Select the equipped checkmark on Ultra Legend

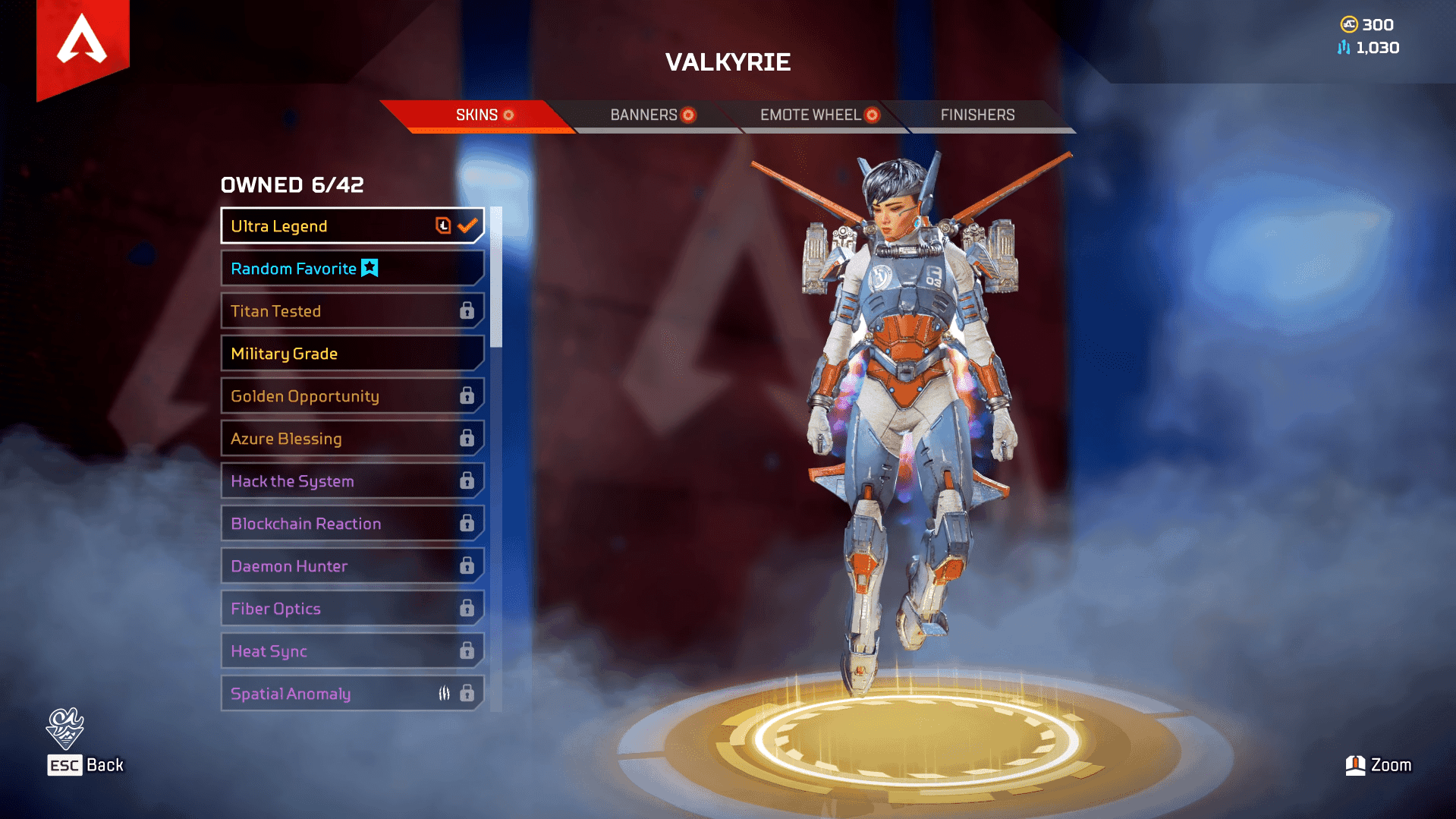(467, 225)
